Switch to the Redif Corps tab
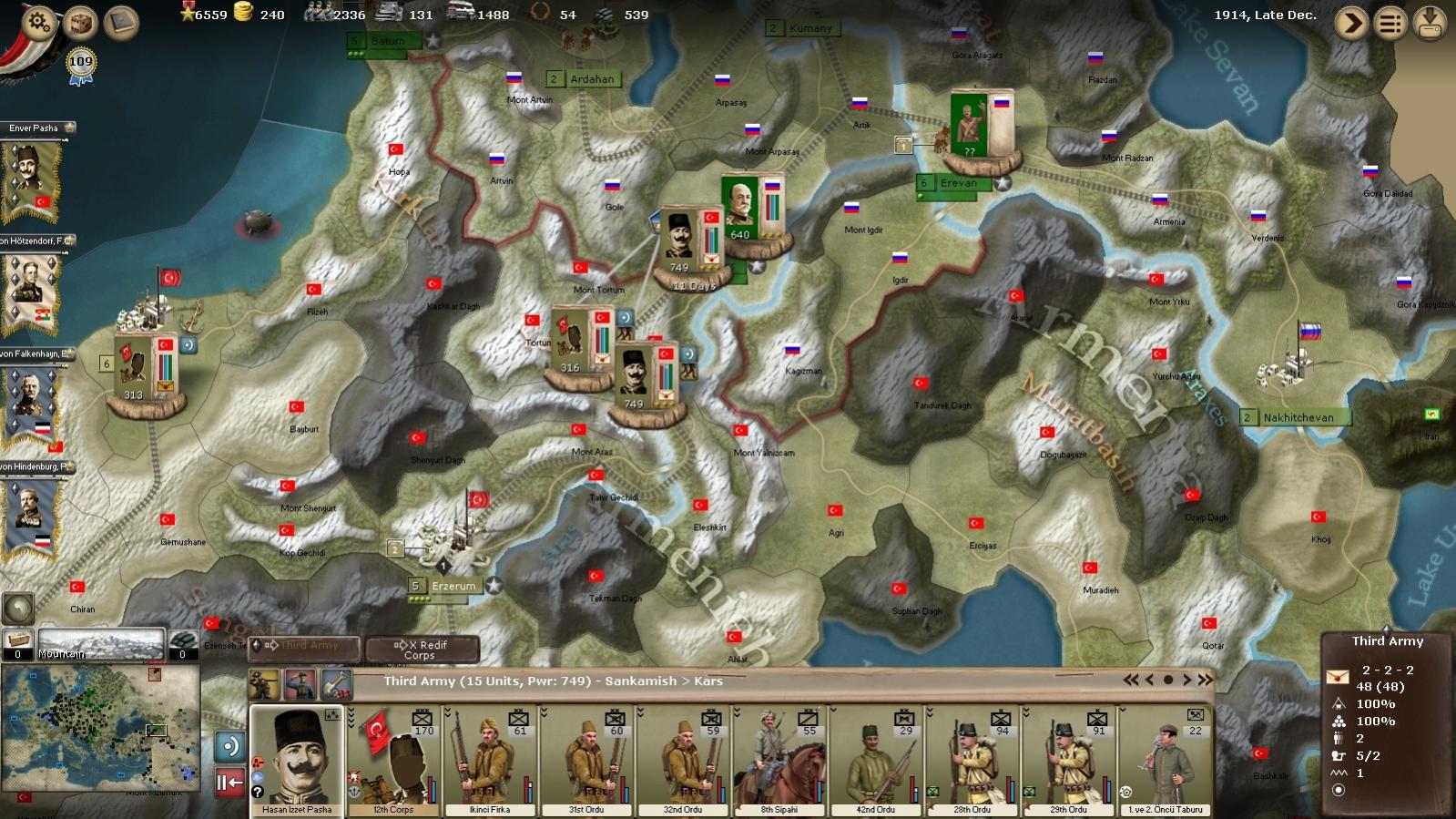1456x819 pixels. click(x=422, y=649)
